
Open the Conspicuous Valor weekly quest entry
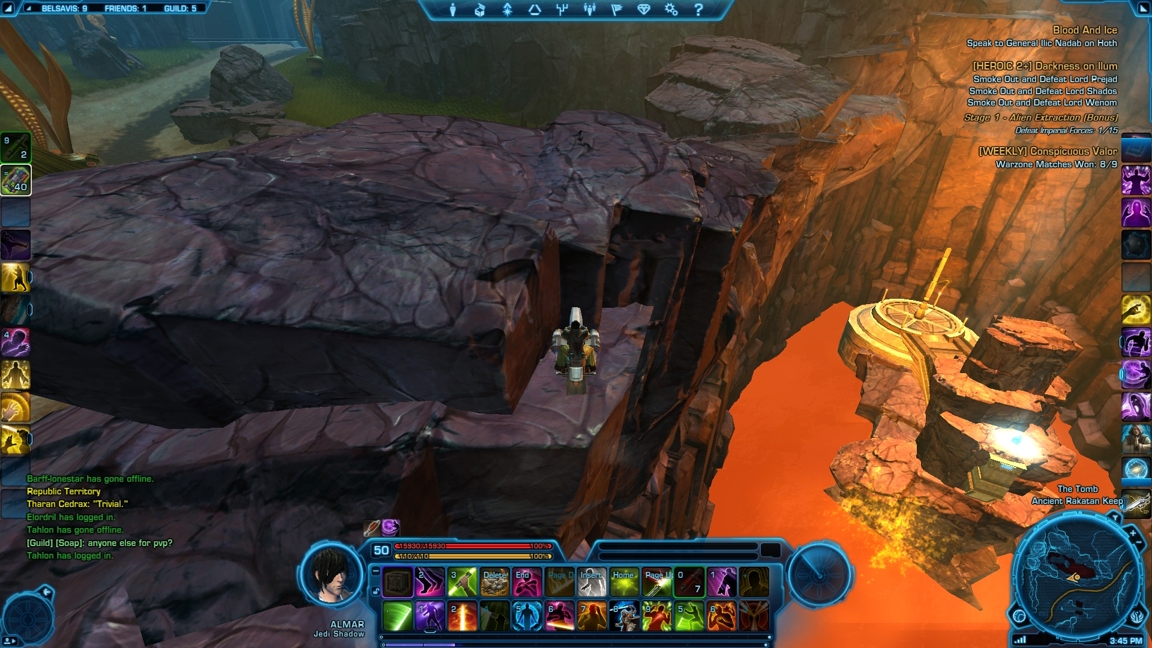pos(1047,151)
